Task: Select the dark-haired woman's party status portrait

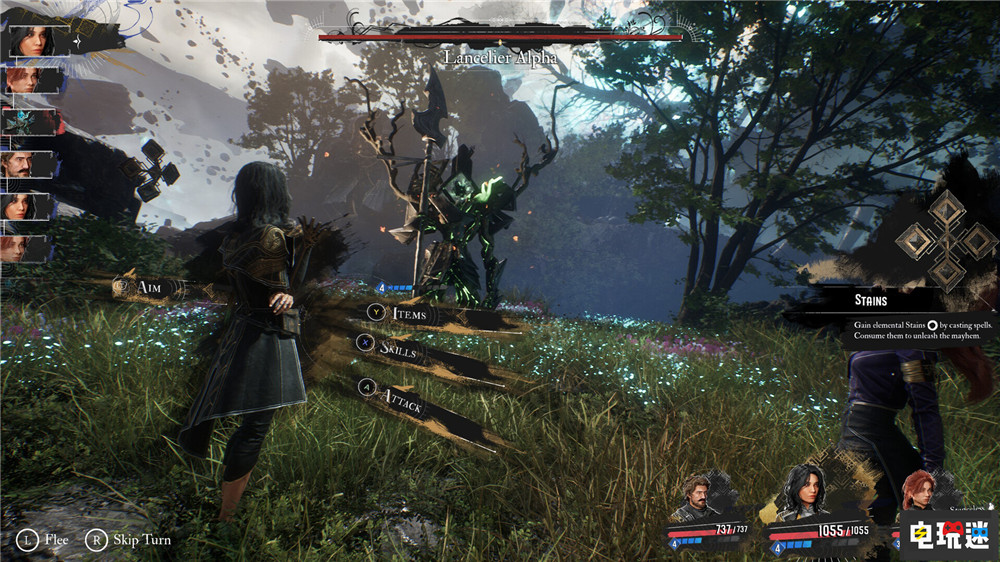Action: tap(808, 491)
